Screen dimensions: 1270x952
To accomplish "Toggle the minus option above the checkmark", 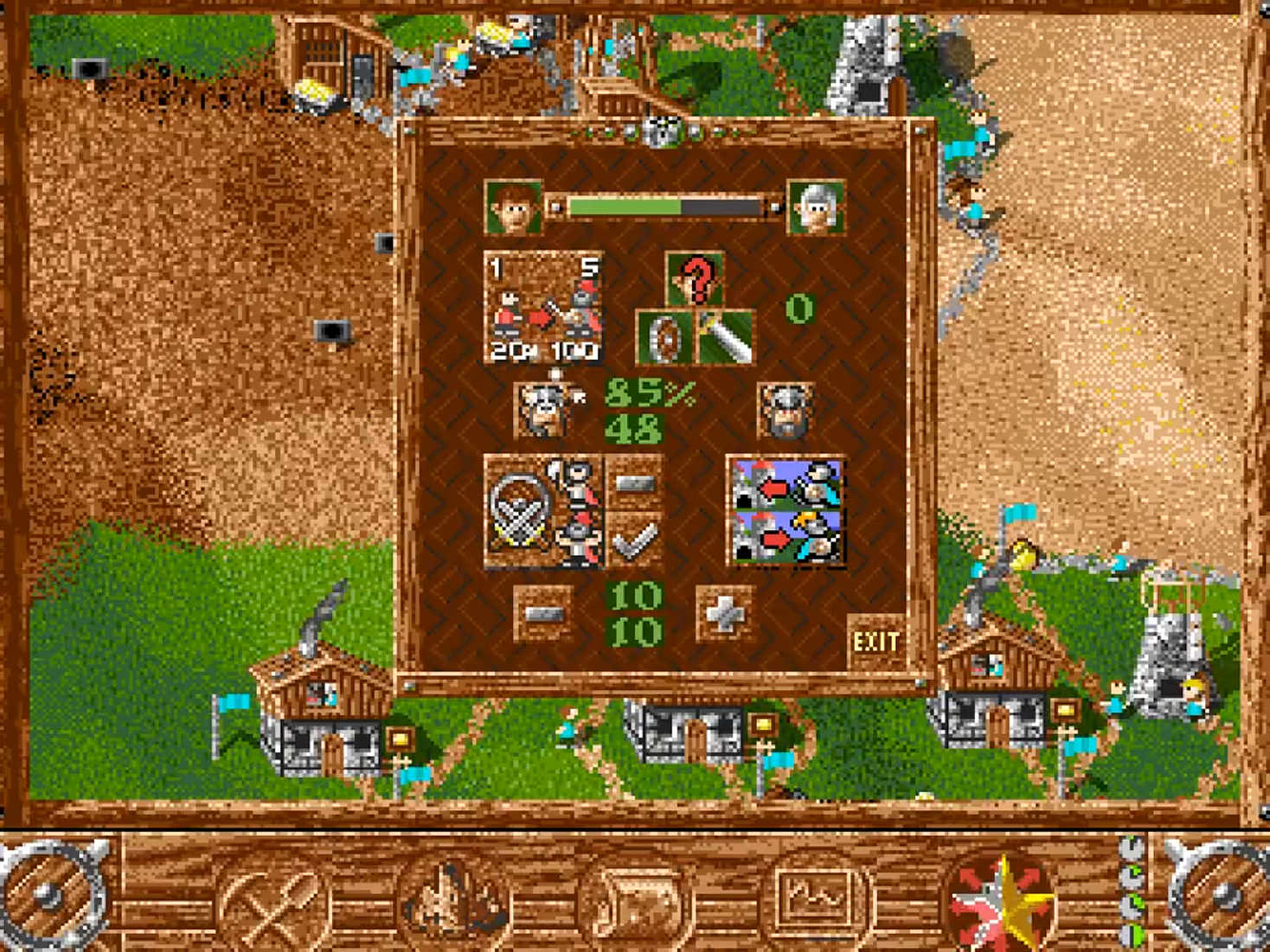I will tap(638, 484).
